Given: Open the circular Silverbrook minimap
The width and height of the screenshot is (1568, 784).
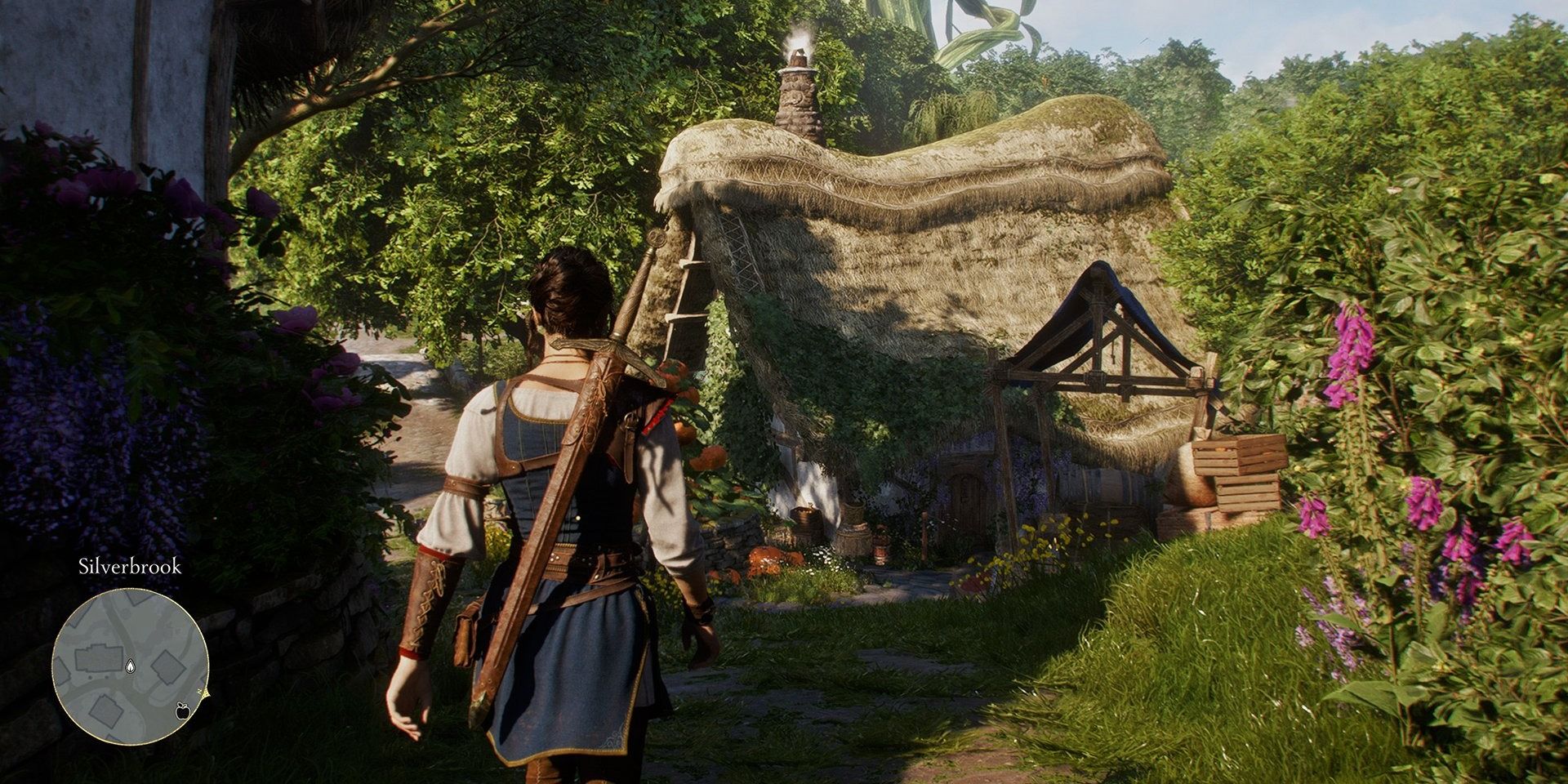Looking at the screenshot, I should [x=131, y=667].
